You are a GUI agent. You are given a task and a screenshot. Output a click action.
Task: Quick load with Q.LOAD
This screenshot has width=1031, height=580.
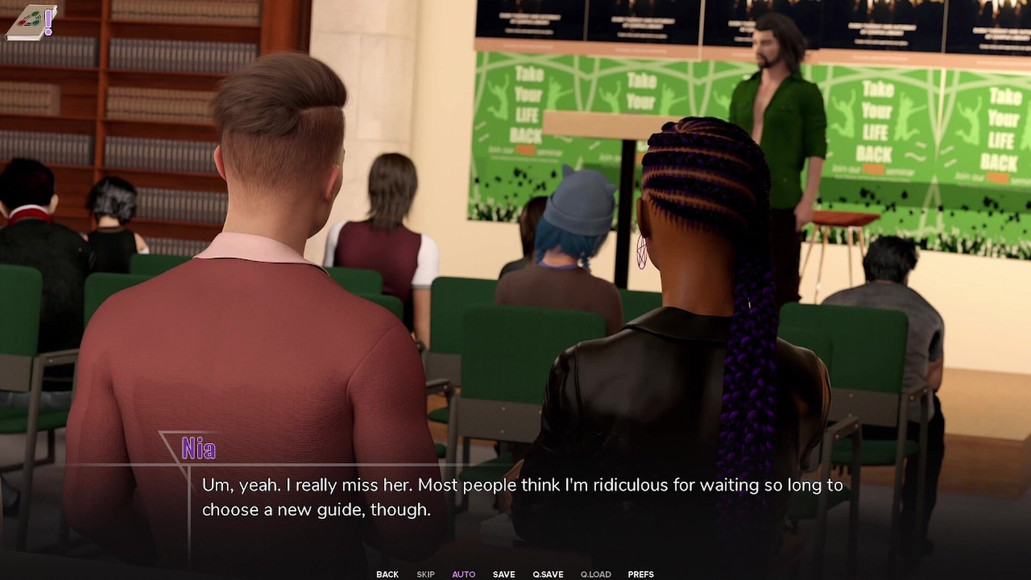(595, 574)
